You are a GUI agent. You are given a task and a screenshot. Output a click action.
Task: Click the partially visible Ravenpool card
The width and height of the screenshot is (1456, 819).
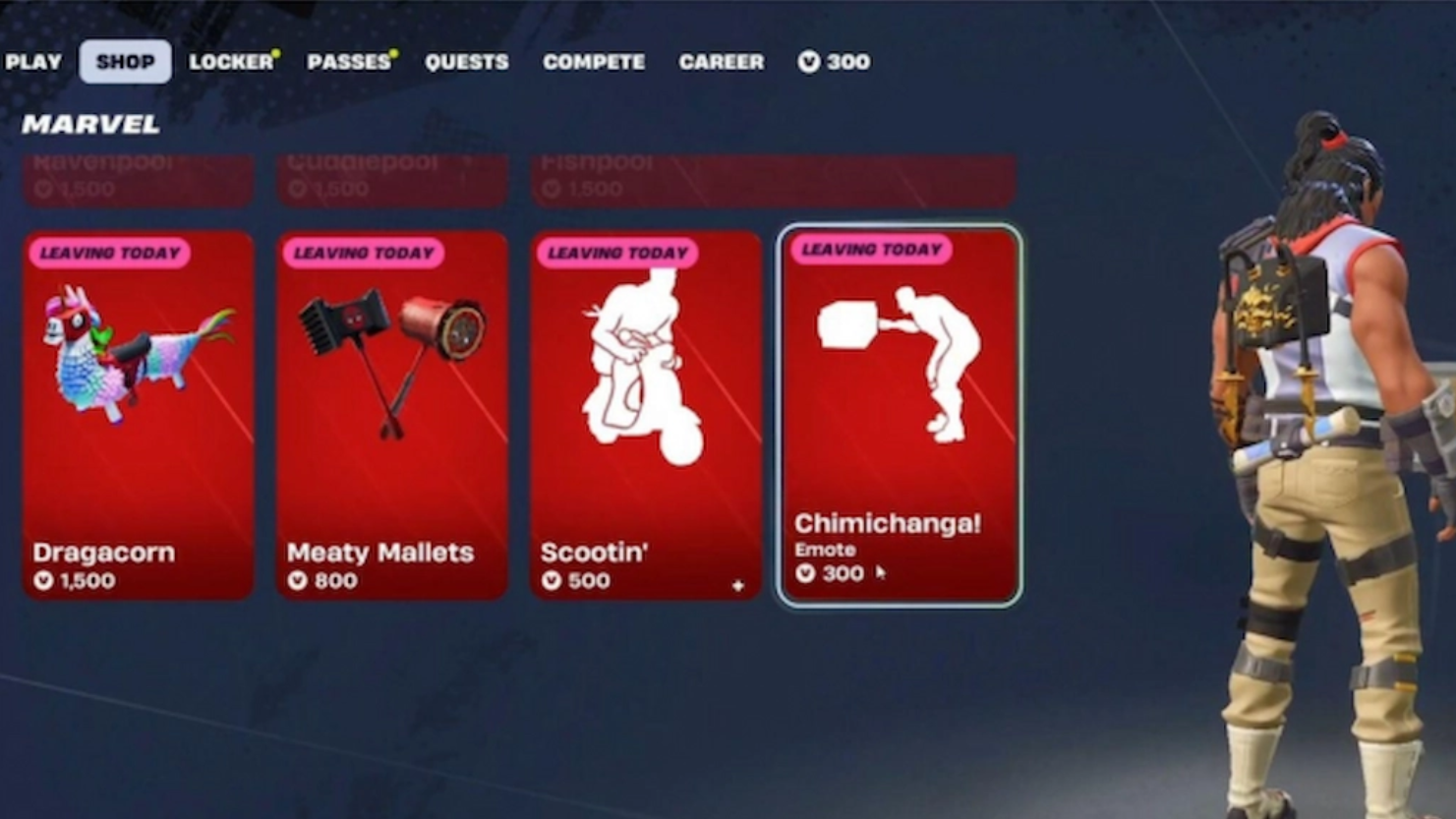pyautogui.click(x=138, y=177)
